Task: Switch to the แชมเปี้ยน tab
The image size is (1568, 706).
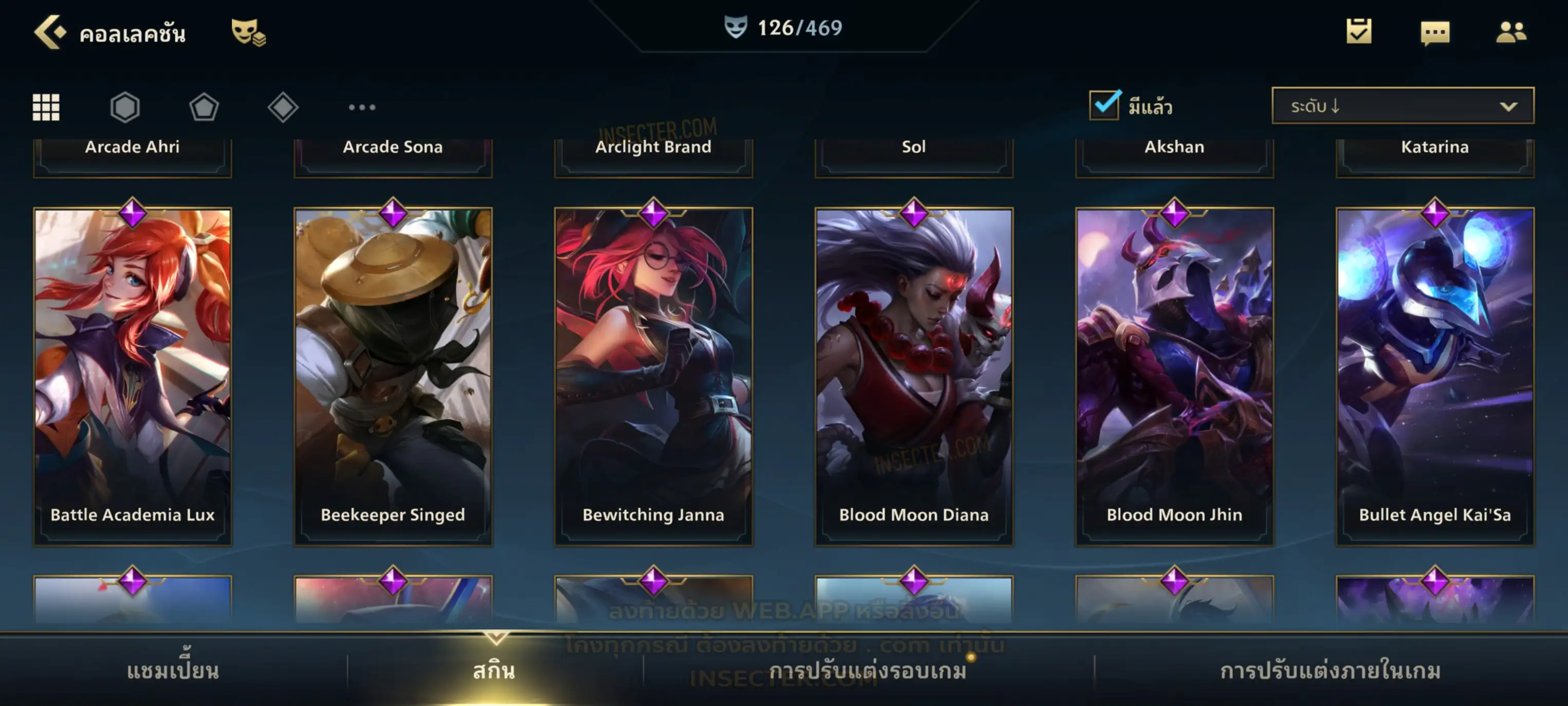Action: (173, 671)
